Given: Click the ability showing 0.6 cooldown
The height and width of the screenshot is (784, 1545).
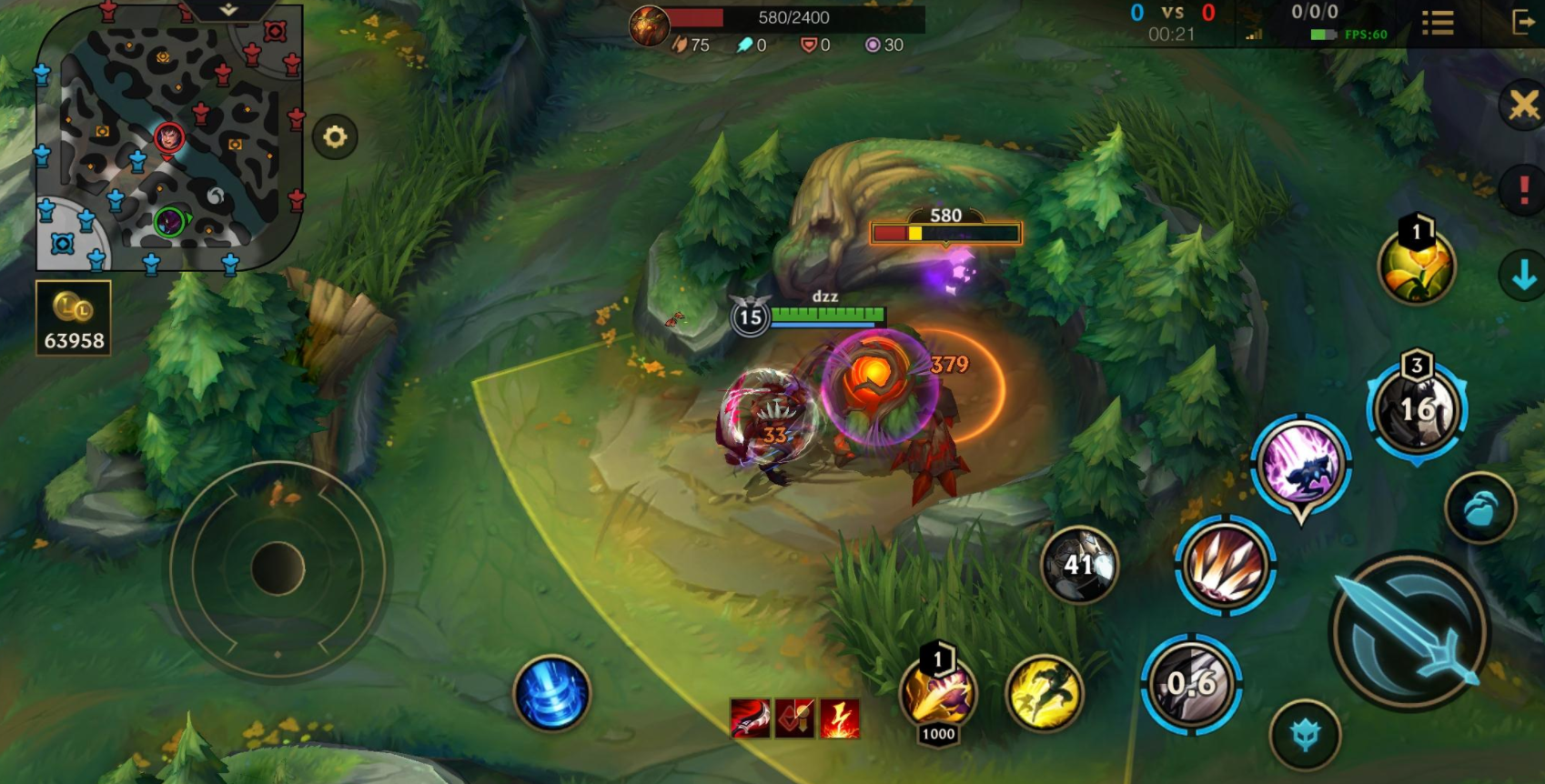Looking at the screenshot, I should pyautogui.click(x=1191, y=684).
